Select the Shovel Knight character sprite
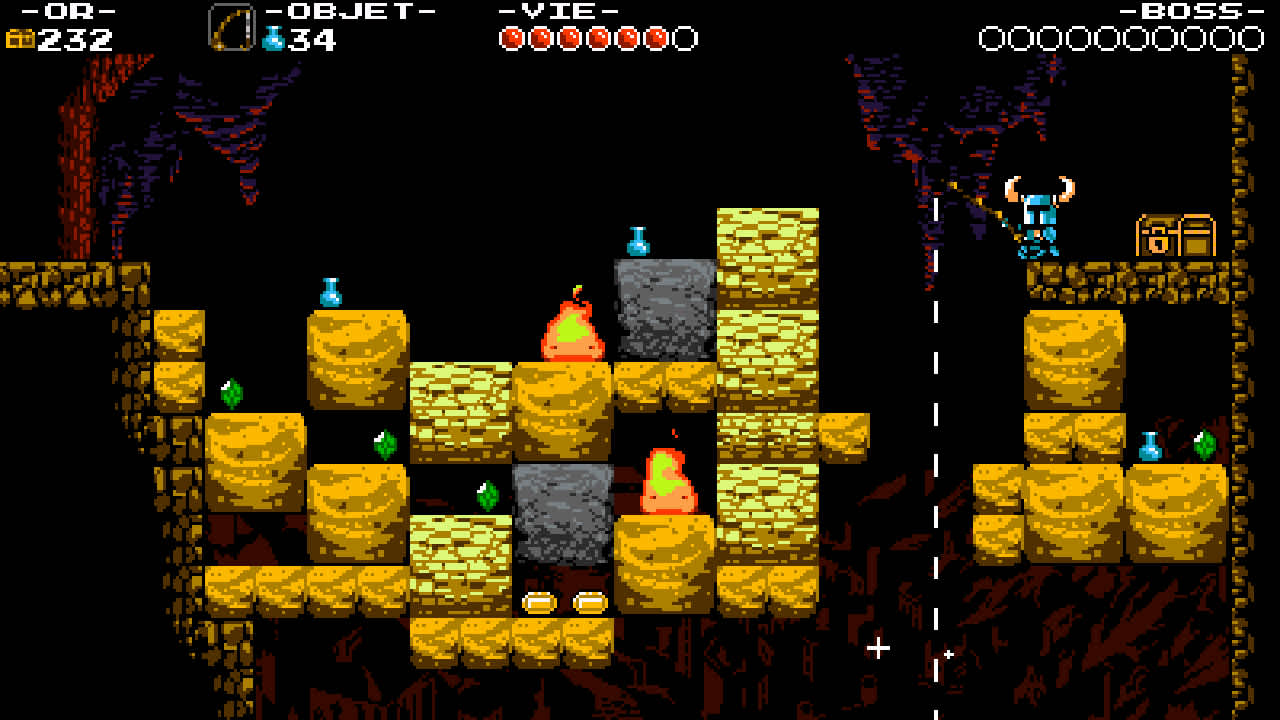Screen dimensions: 1280x720 [1040, 220]
